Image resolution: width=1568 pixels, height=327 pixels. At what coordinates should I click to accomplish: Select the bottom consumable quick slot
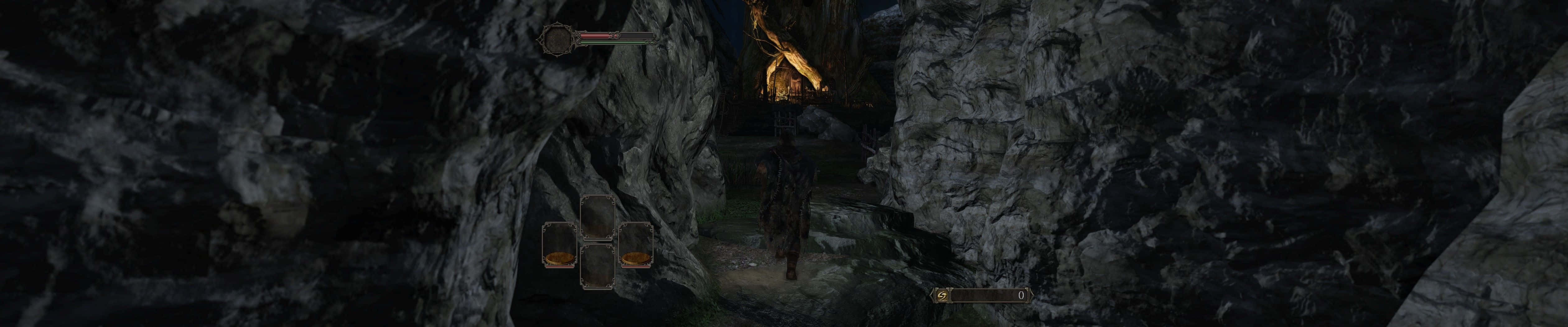[598, 266]
